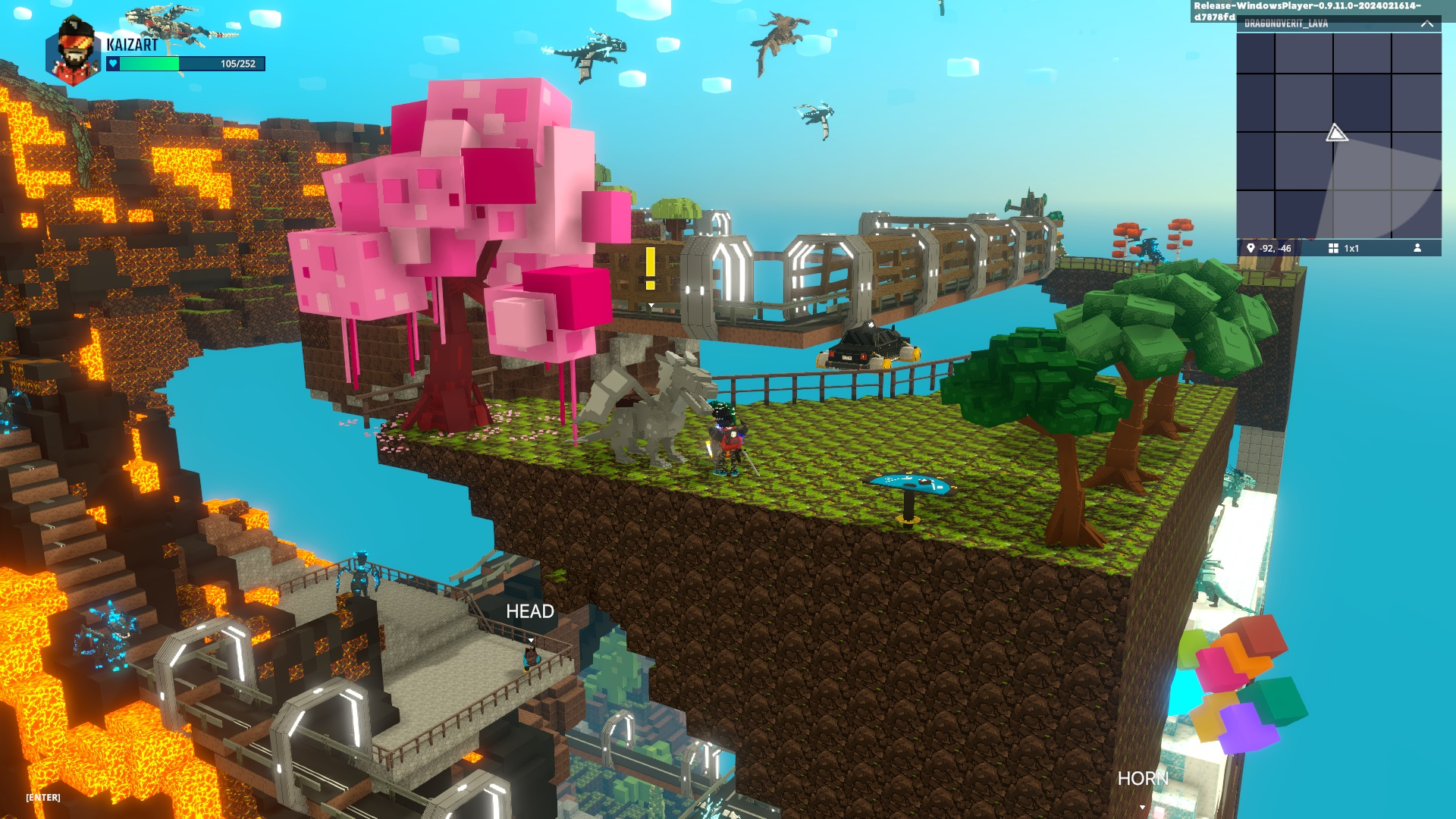Viewport: 1456px width, 819px height.
Task: Click the -92, -46 location pin
Action: (1251, 248)
